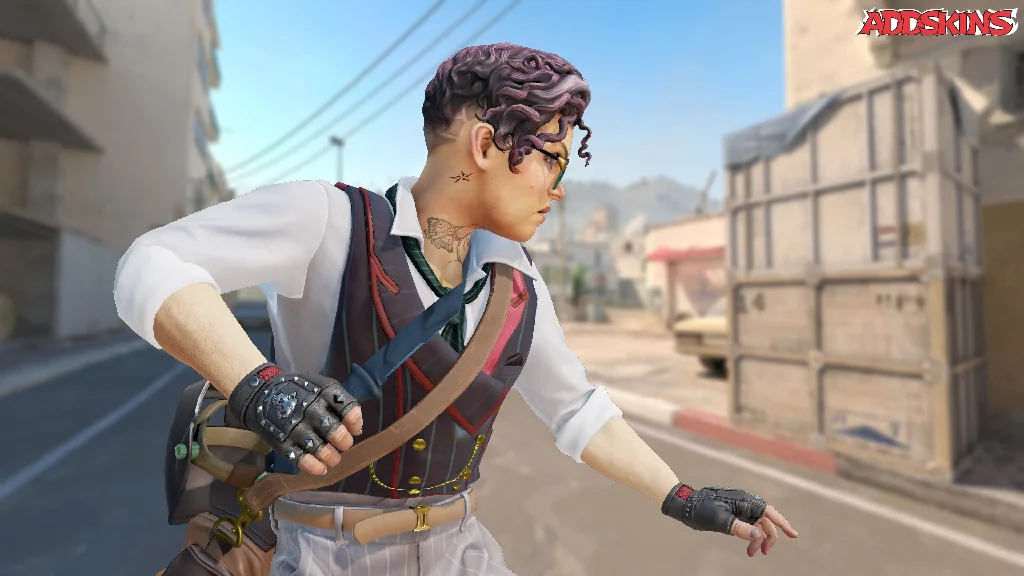Image resolution: width=1024 pixels, height=576 pixels.
Task: Click the ADDSKINS logo watermark
Action: coord(936,22)
